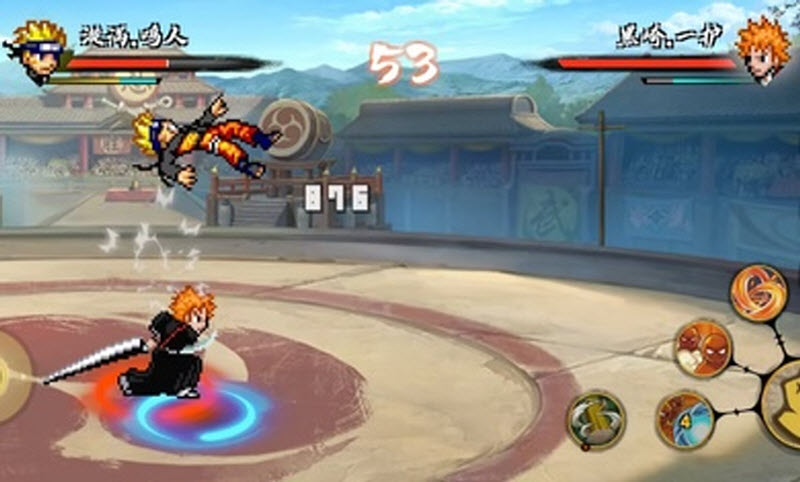The height and width of the screenshot is (482, 800).
Task: Activate the green whirlwind dash skill
Action: click(x=597, y=419)
